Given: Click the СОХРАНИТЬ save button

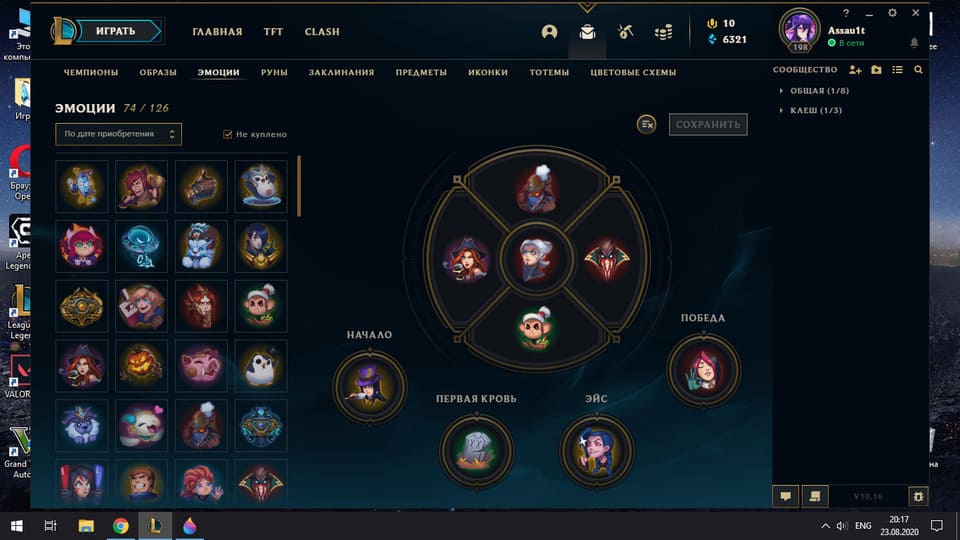Looking at the screenshot, I should point(708,124).
